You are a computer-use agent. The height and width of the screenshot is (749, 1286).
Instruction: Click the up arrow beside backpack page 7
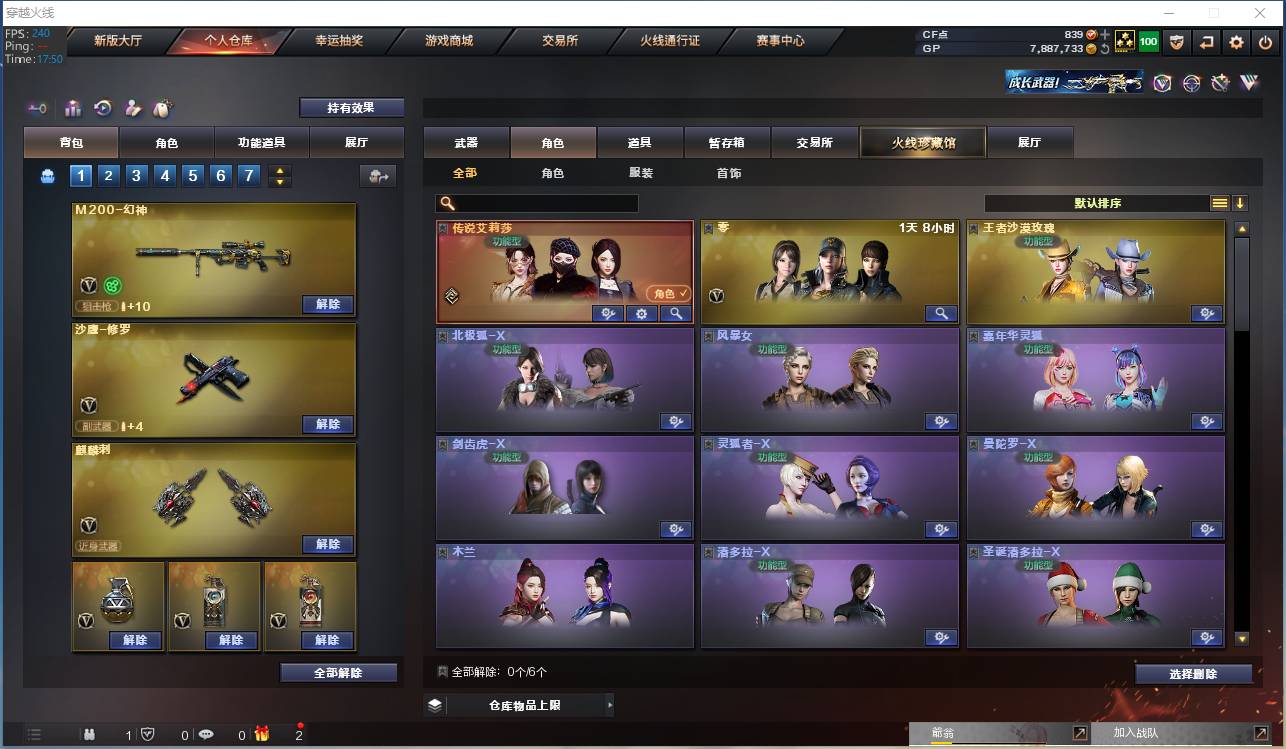277,171
